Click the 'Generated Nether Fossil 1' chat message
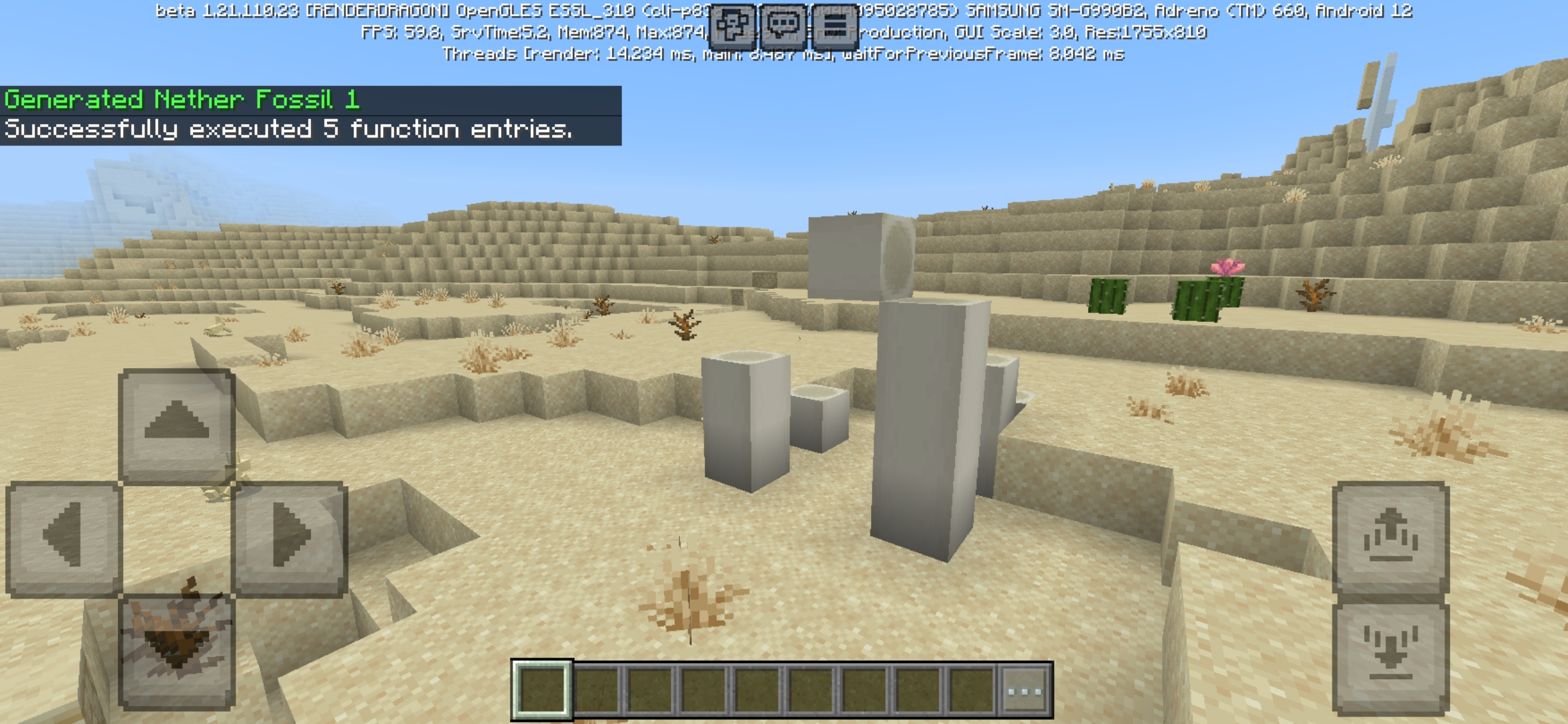The image size is (1568, 724). [182, 101]
